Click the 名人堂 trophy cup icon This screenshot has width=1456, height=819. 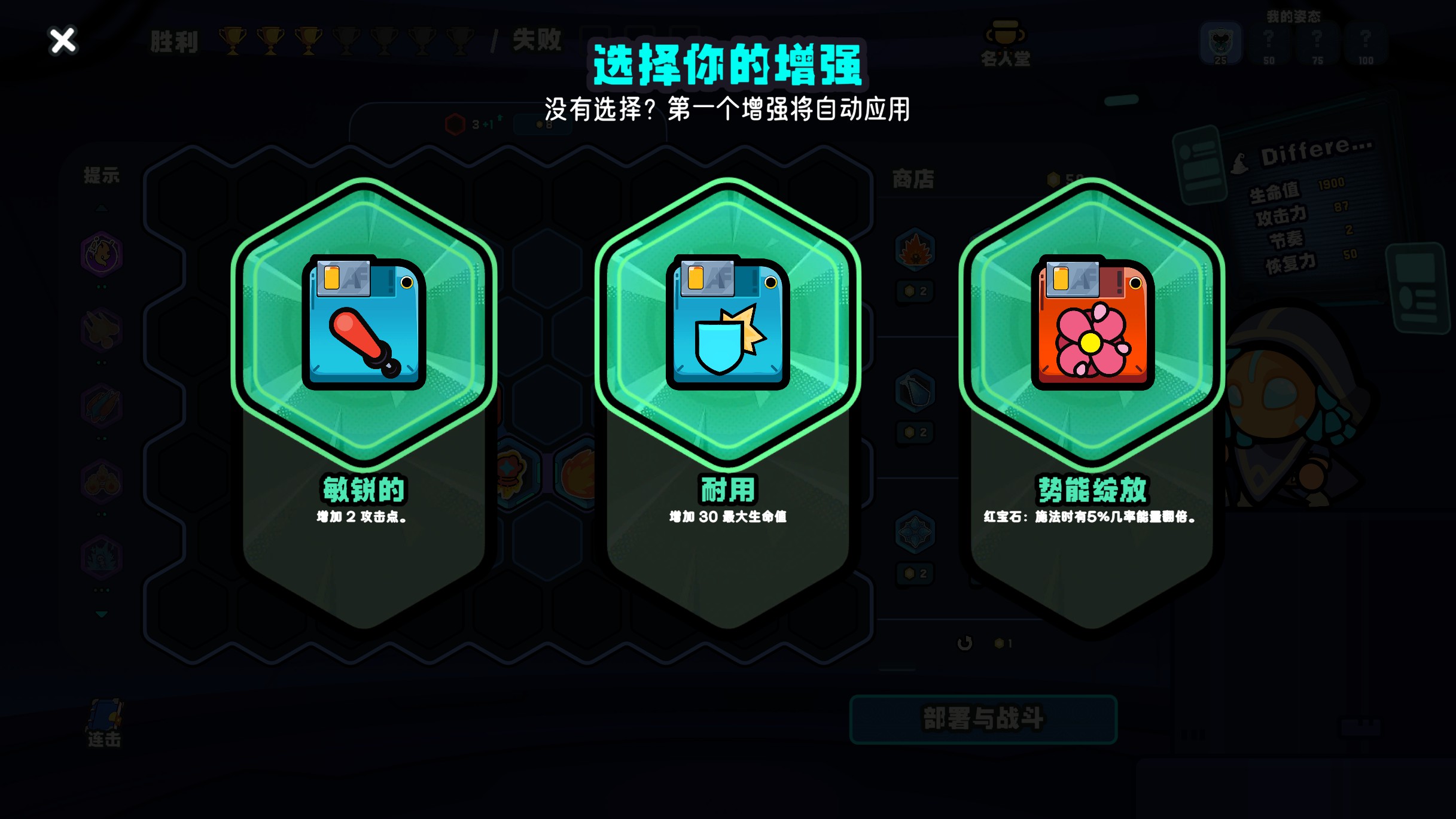point(1005,35)
